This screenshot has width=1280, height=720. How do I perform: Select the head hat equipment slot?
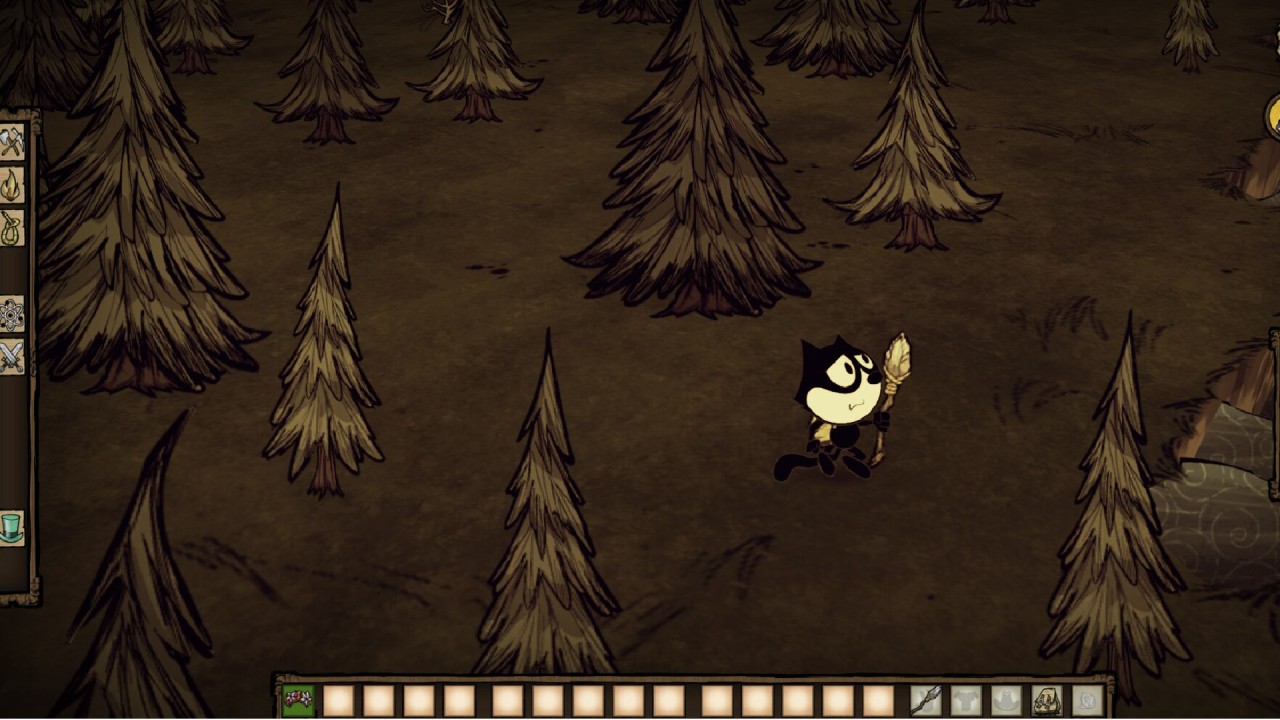click(x=1006, y=700)
